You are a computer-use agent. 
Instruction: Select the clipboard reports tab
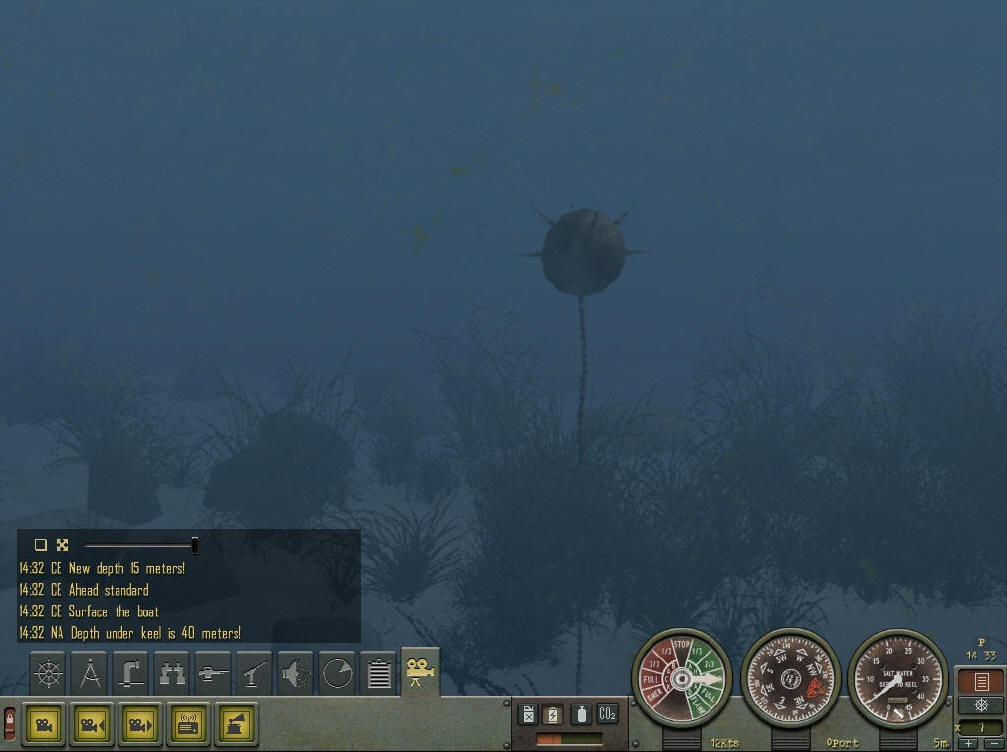(379, 674)
